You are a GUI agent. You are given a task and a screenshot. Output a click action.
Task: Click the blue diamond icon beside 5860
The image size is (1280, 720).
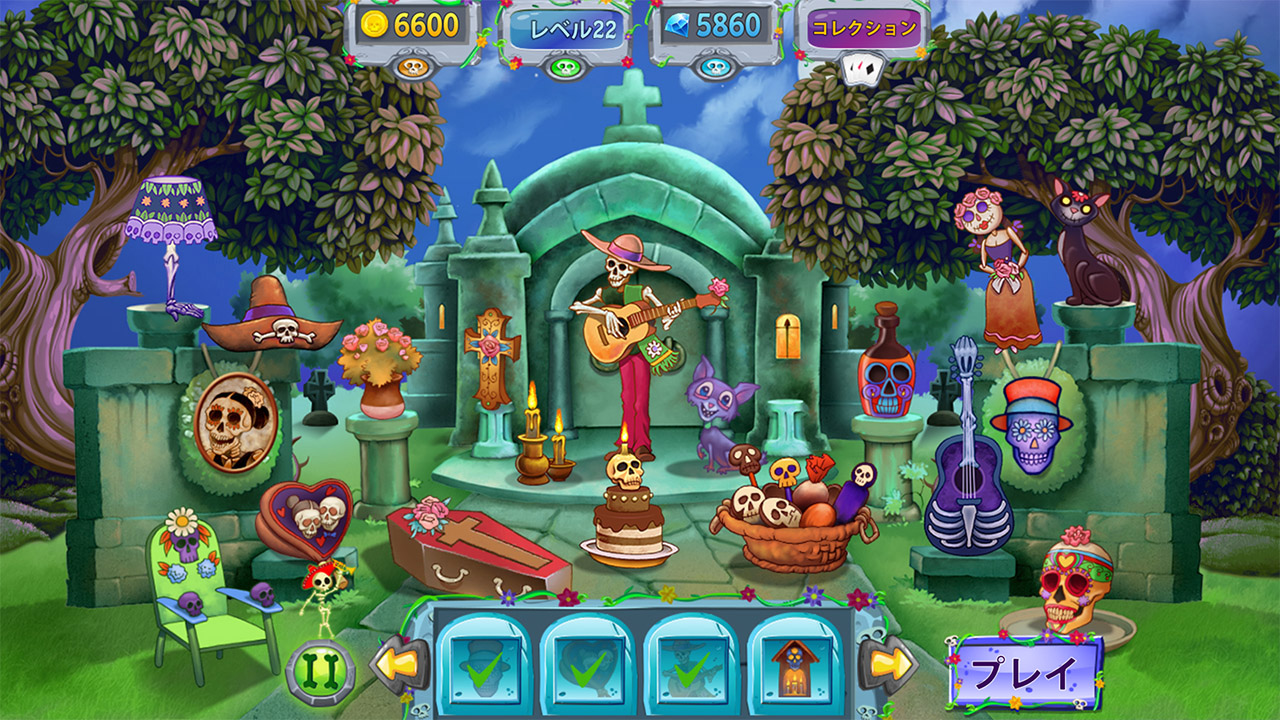click(x=678, y=22)
